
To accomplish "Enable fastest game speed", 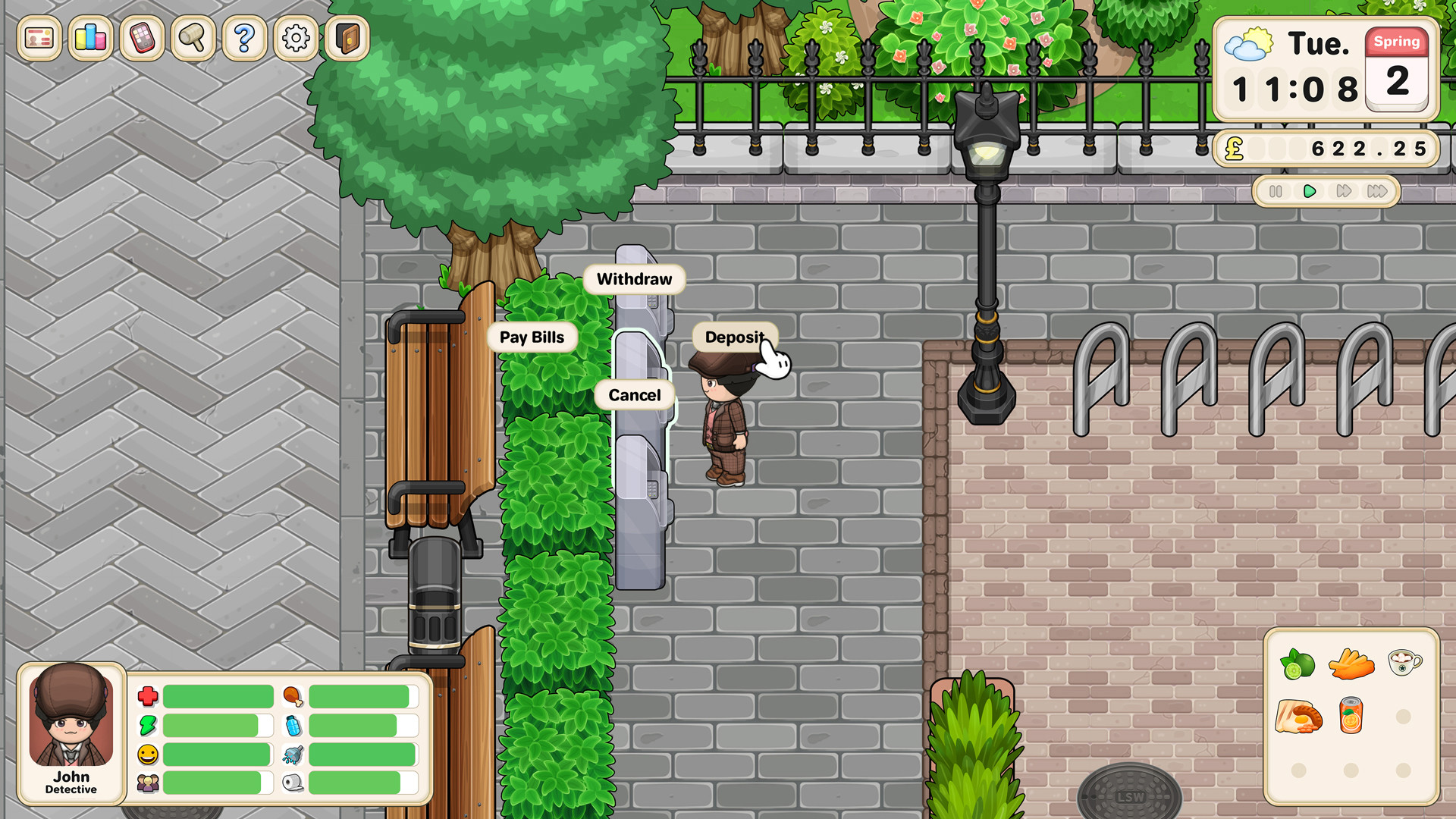I will coord(1378,192).
